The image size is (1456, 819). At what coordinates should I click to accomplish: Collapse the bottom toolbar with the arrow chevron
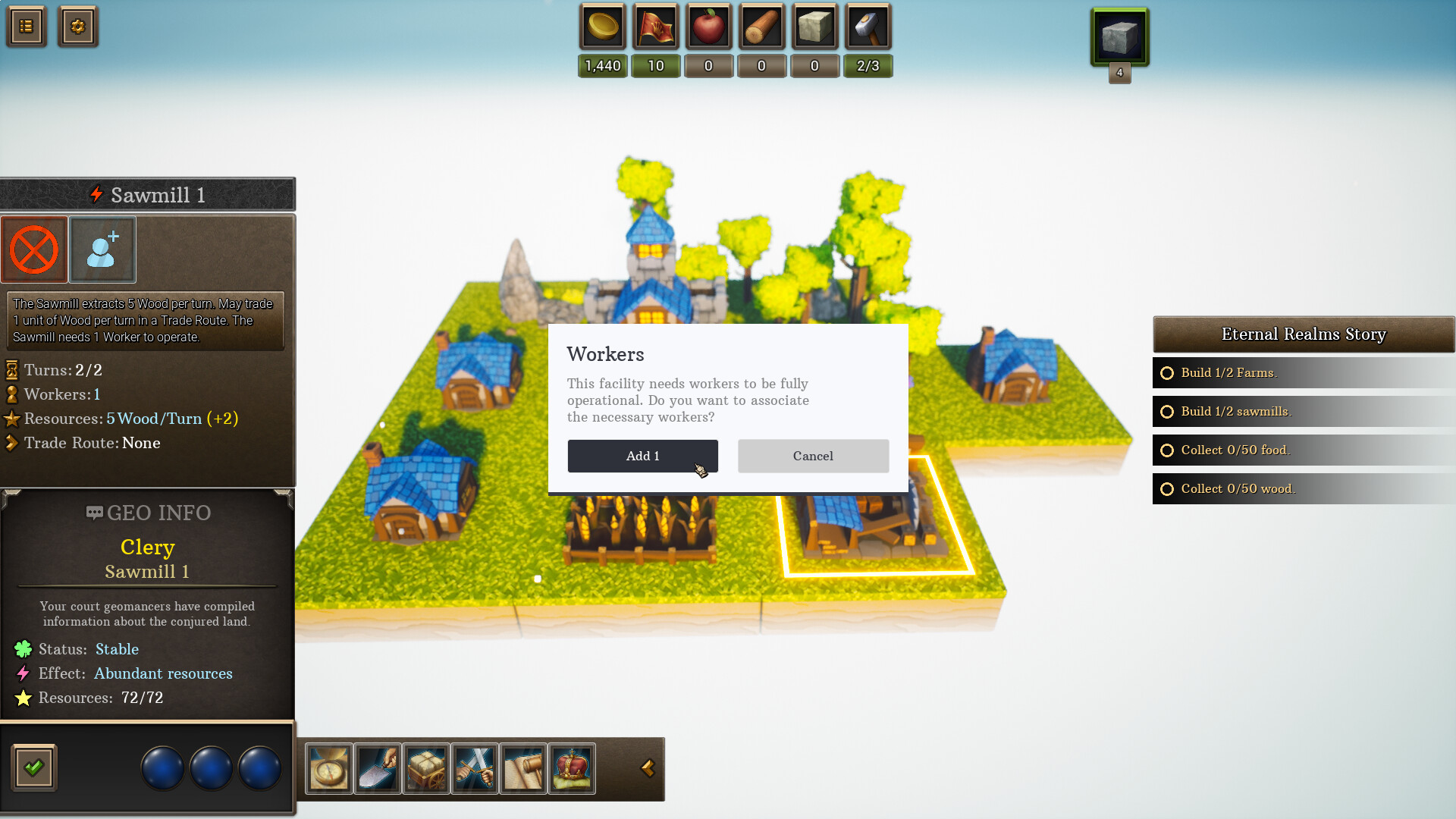pyautogui.click(x=648, y=768)
